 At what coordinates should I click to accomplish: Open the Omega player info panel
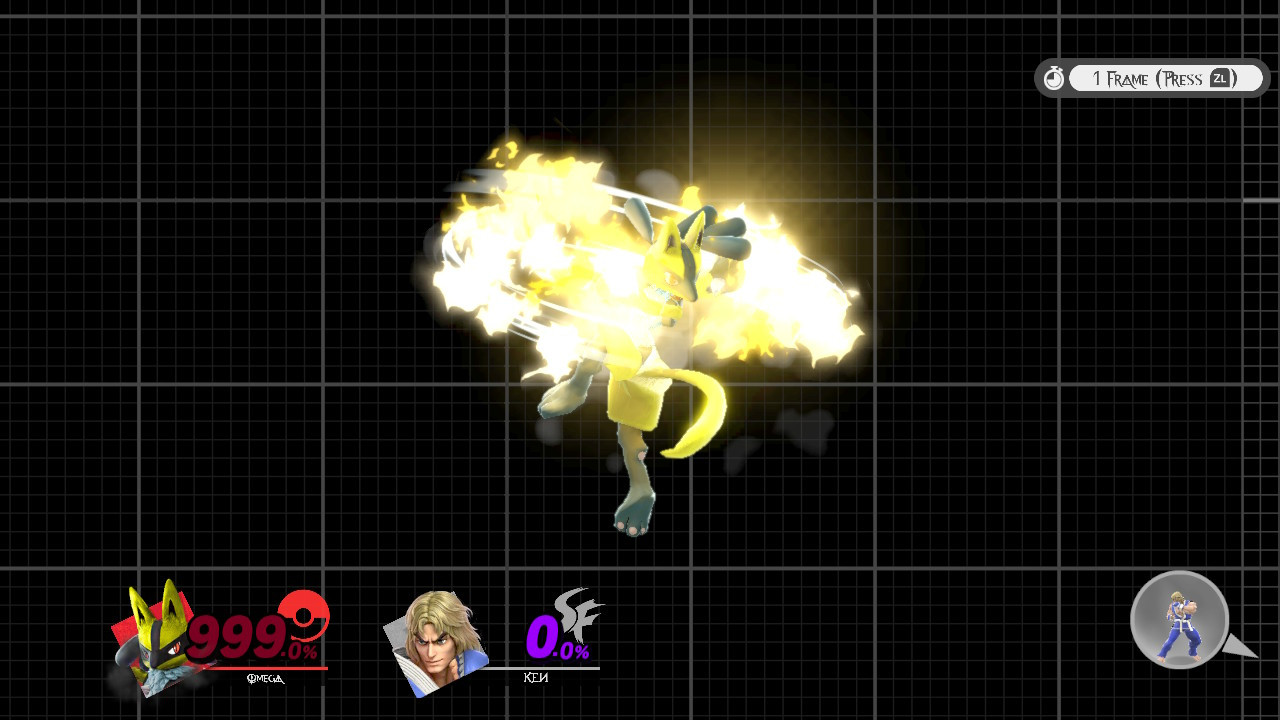coord(220,635)
